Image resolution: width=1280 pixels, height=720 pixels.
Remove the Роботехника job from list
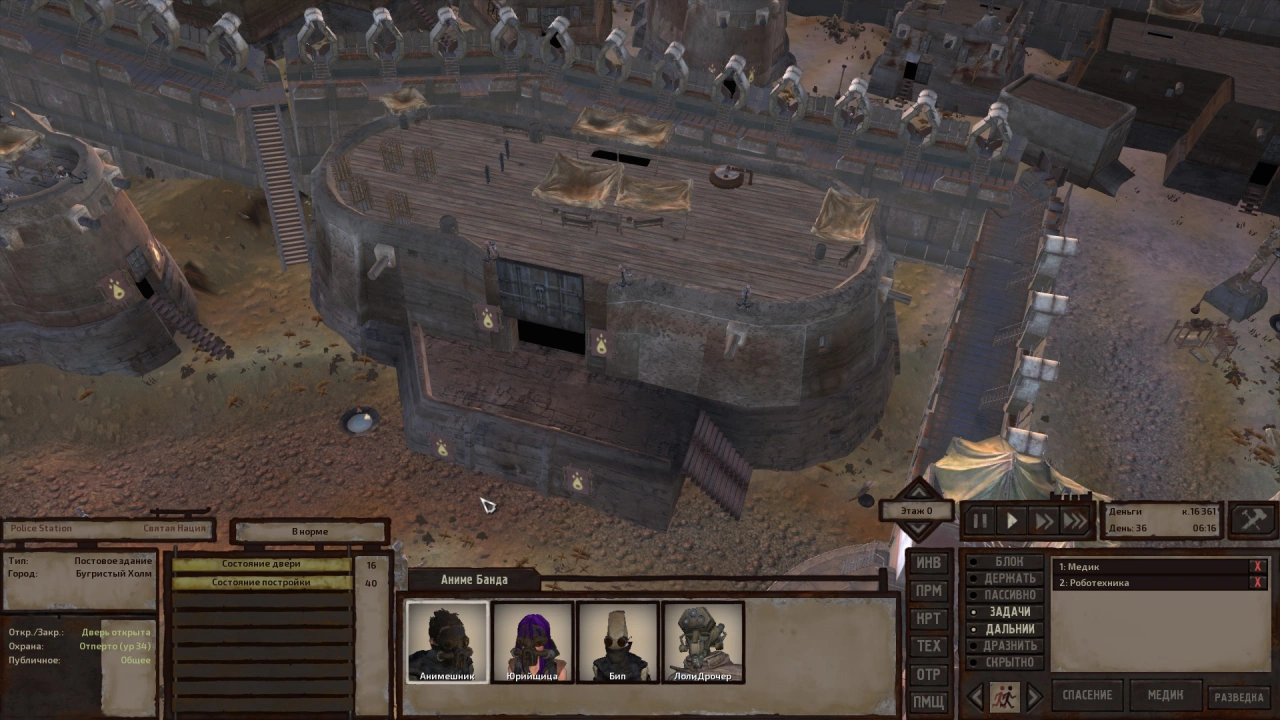point(1258,583)
